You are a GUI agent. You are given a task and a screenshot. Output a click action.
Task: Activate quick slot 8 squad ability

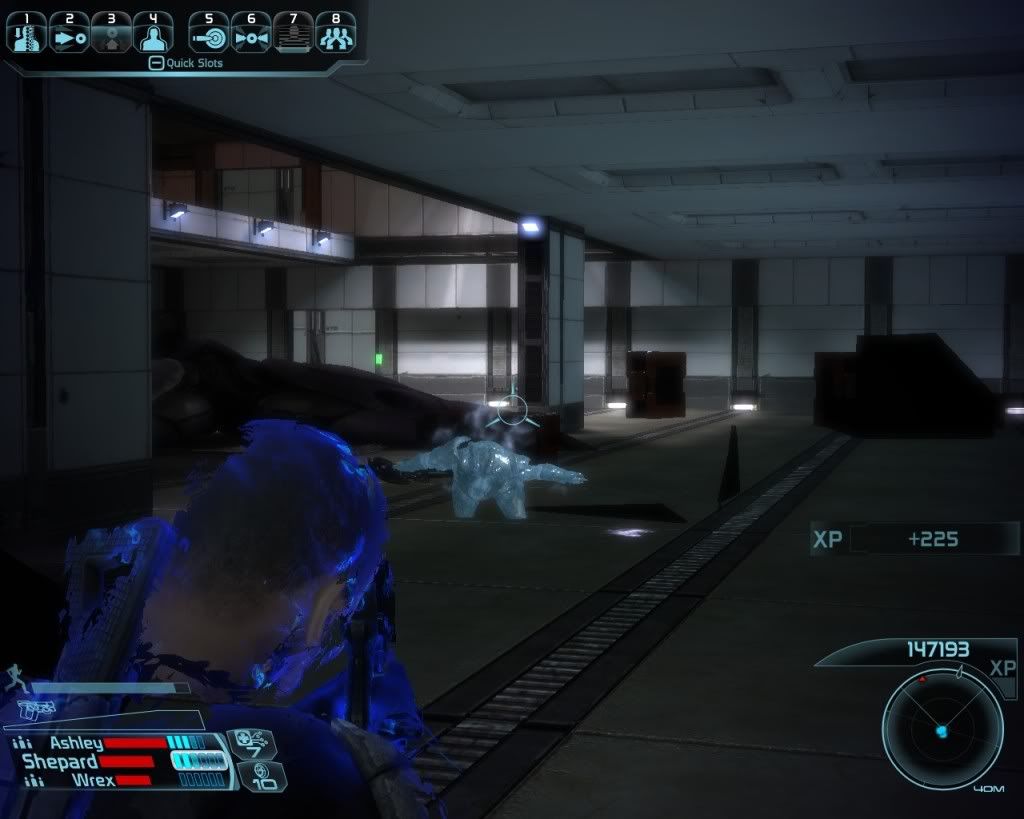(x=335, y=33)
